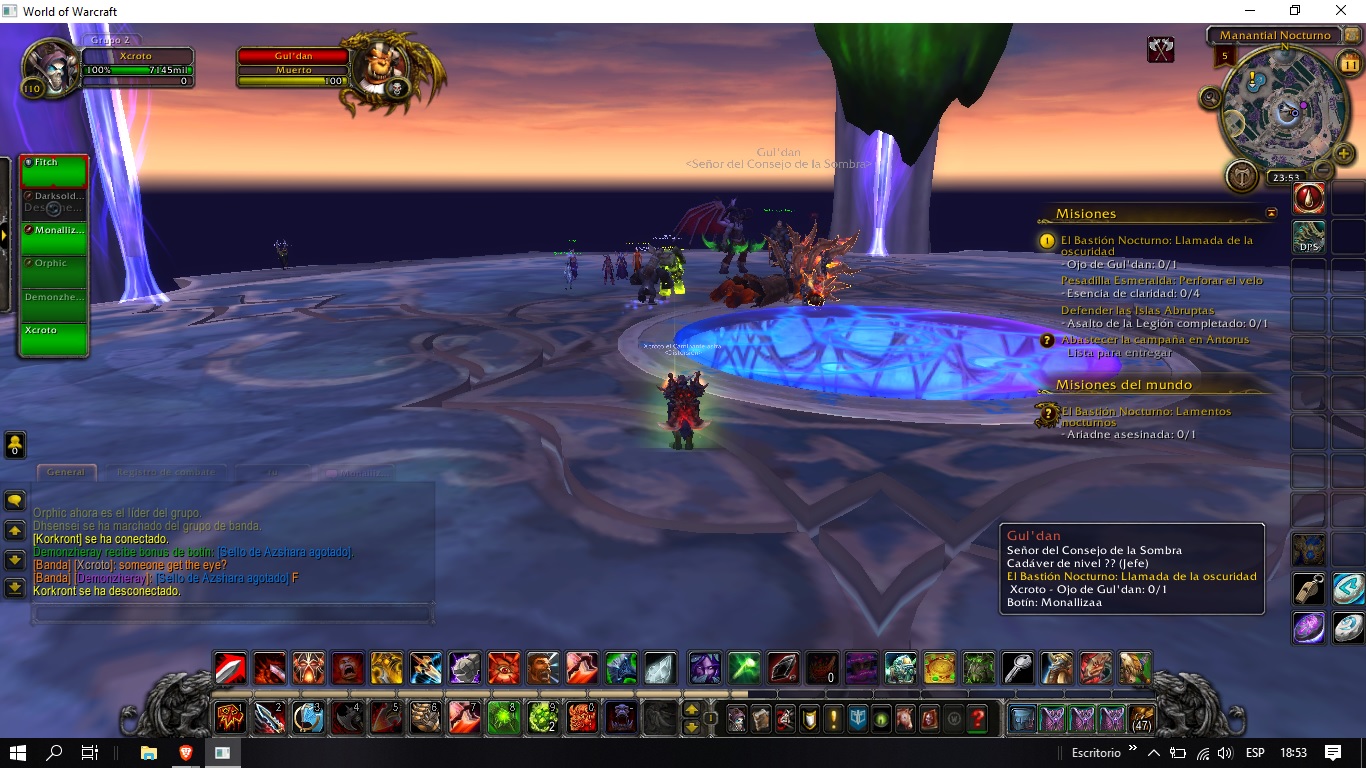Image resolution: width=1366 pixels, height=768 pixels.
Task: Collapse the Misiones objective tracker
Action: 1271,213
